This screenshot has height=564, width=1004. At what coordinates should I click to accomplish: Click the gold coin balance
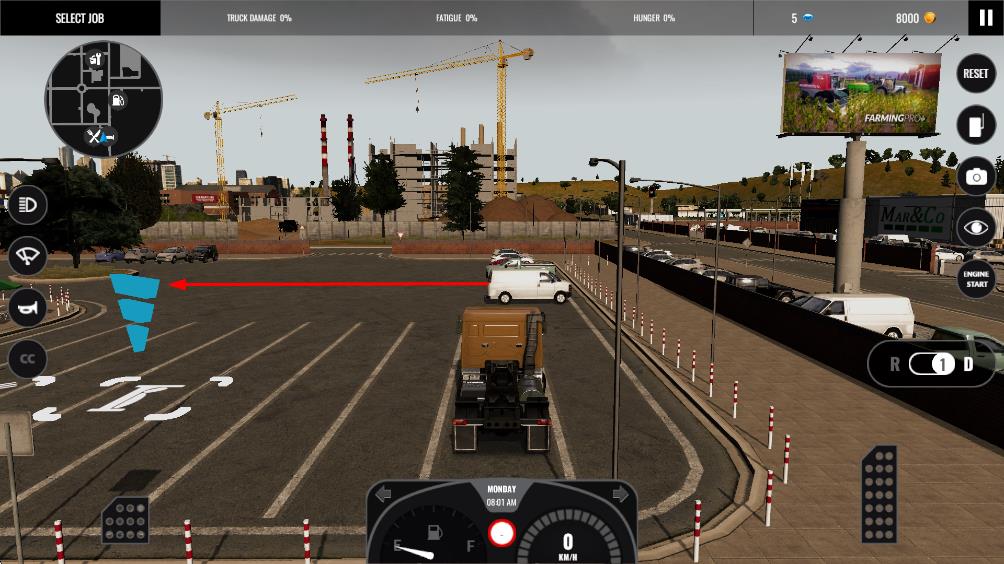coord(915,18)
